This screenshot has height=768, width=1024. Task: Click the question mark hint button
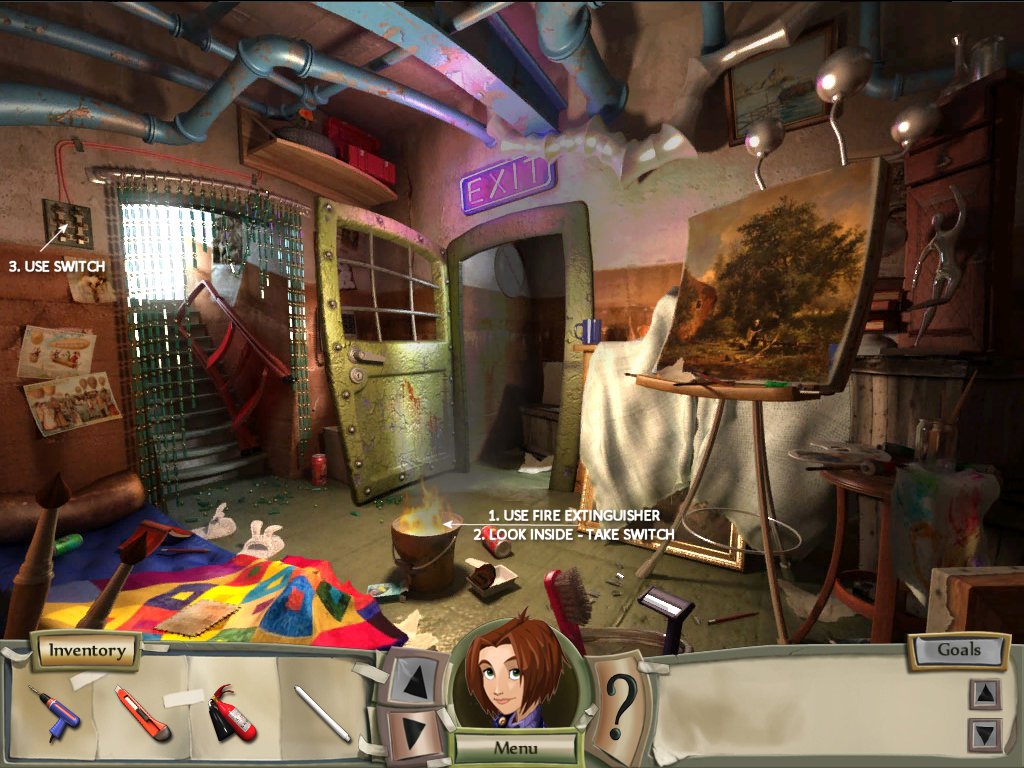click(x=621, y=705)
